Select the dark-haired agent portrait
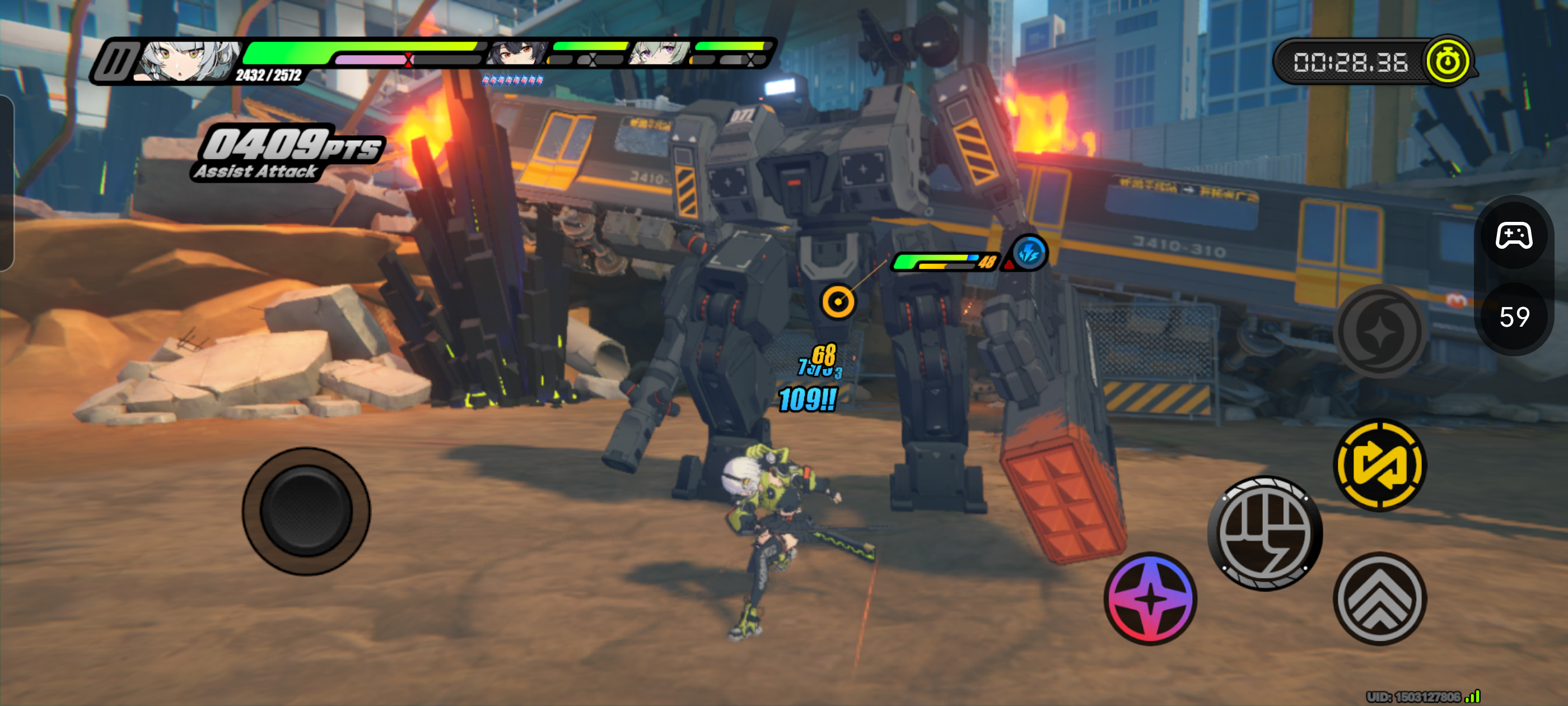Screen dimensions: 1568x706 tap(517, 54)
